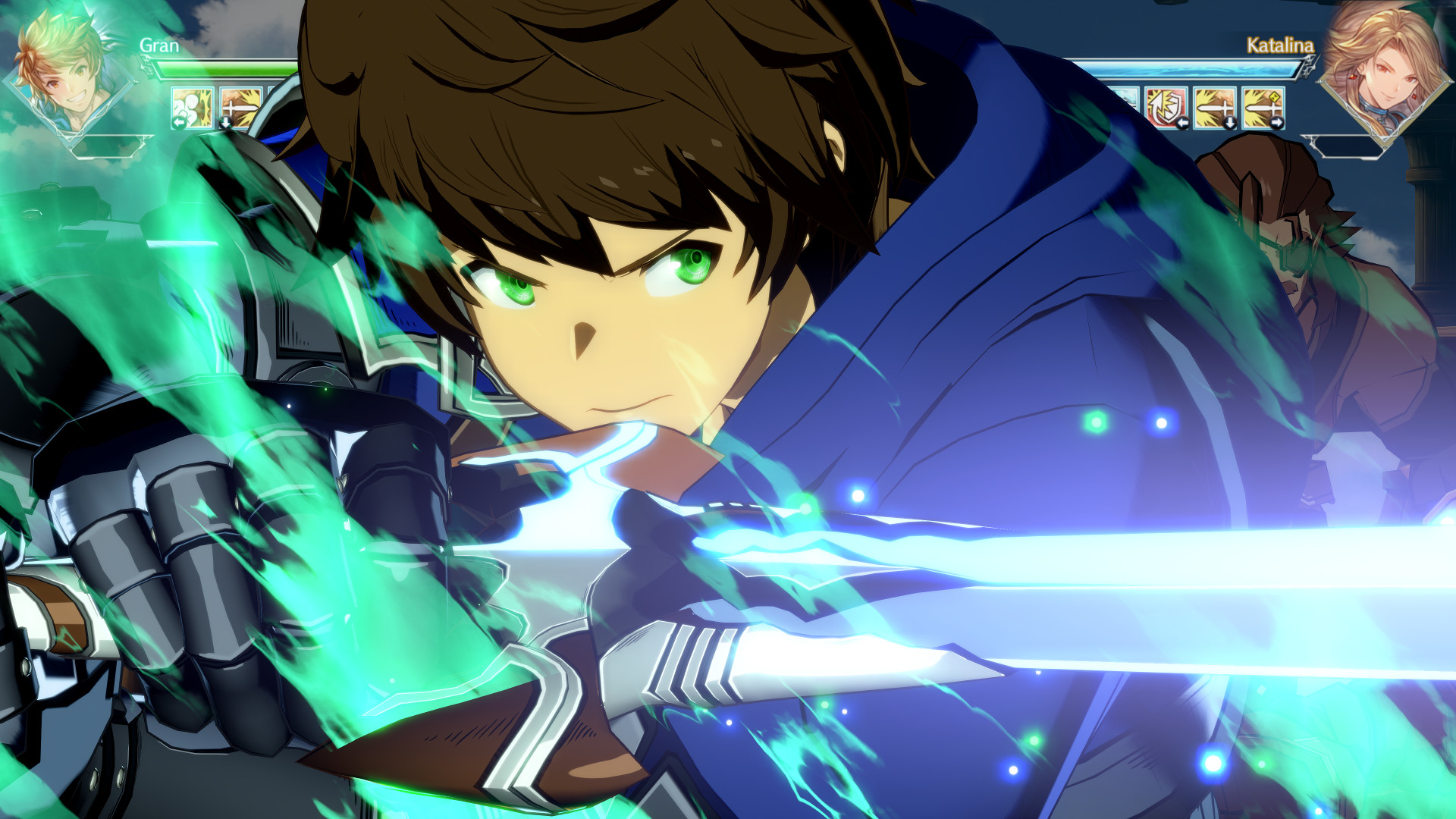1456x819 pixels.
Task: Select Katalina's skill icon with yellow diamond marker
Action: 1263,107
